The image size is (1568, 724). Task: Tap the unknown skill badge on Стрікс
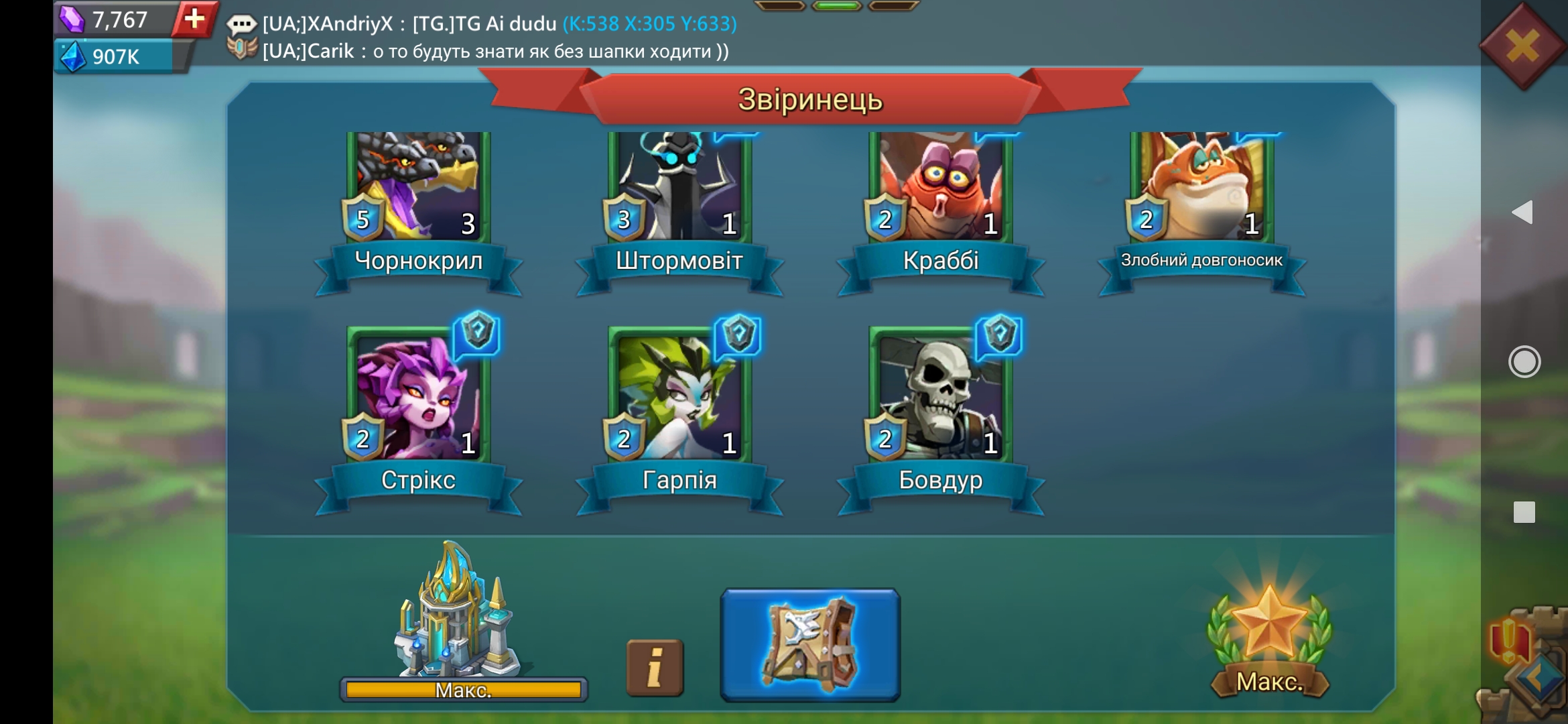coord(478,333)
